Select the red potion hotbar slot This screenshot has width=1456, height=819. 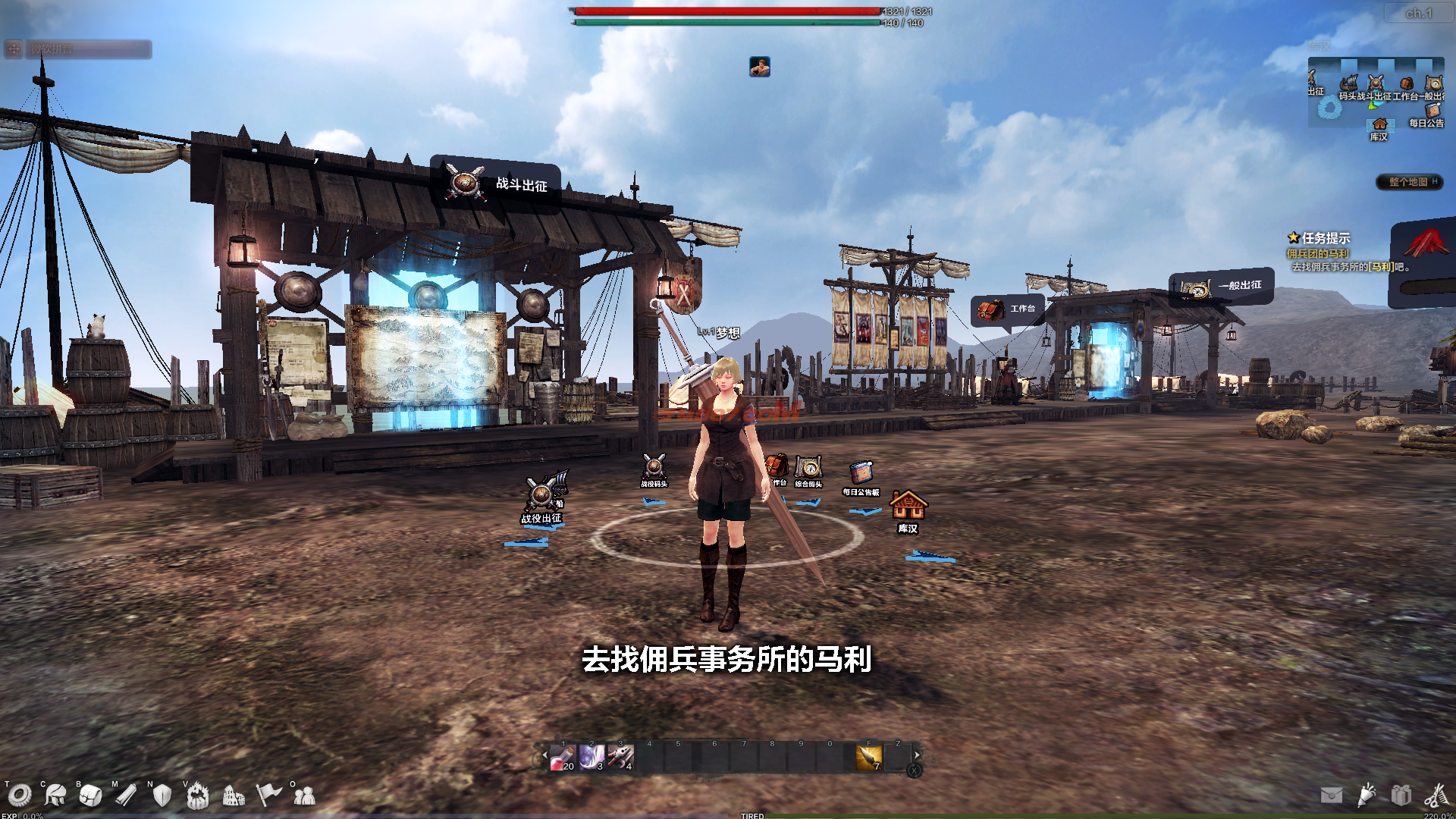pos(563,757)
